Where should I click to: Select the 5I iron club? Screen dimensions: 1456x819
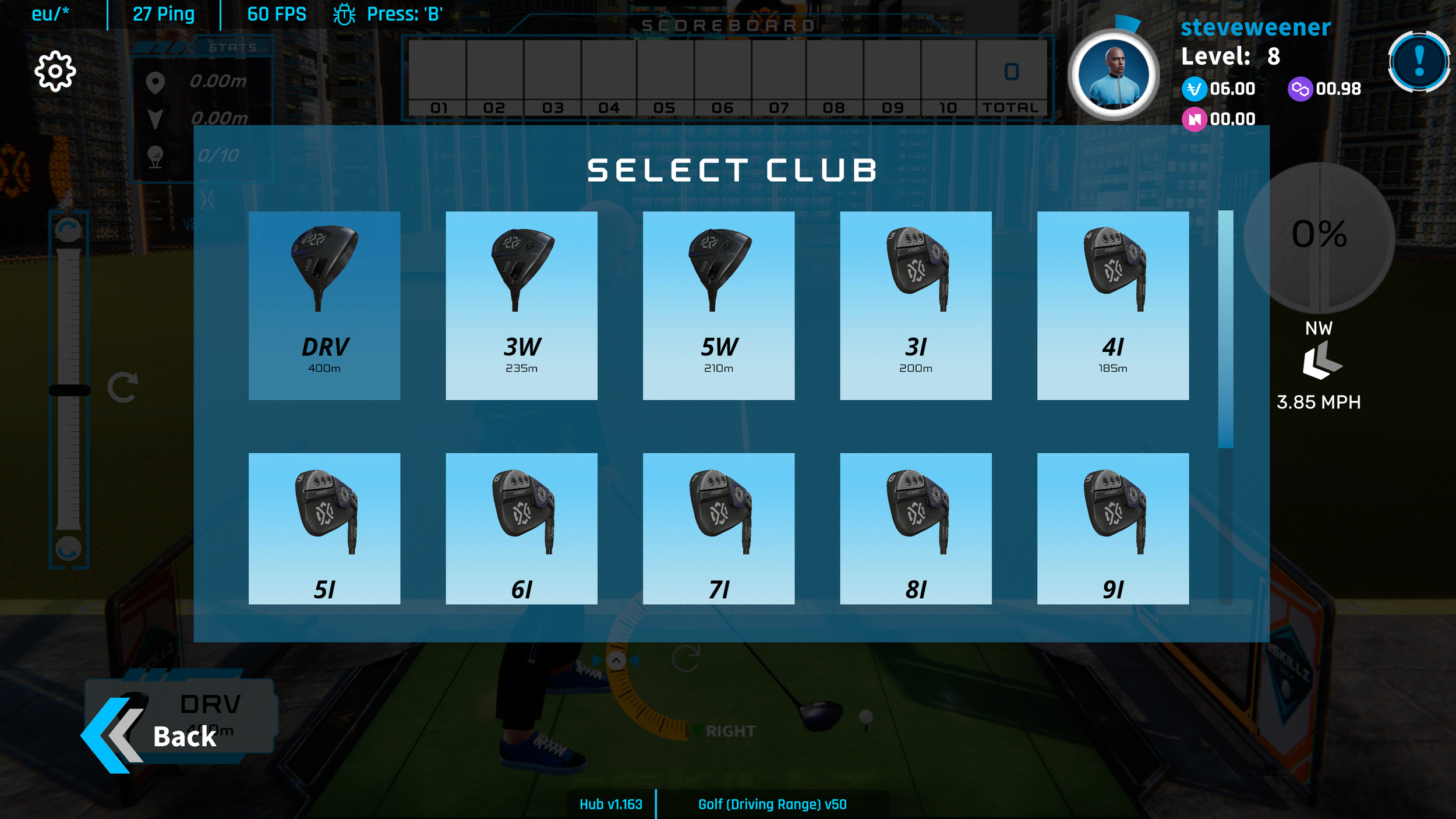[x=324, y=528]
